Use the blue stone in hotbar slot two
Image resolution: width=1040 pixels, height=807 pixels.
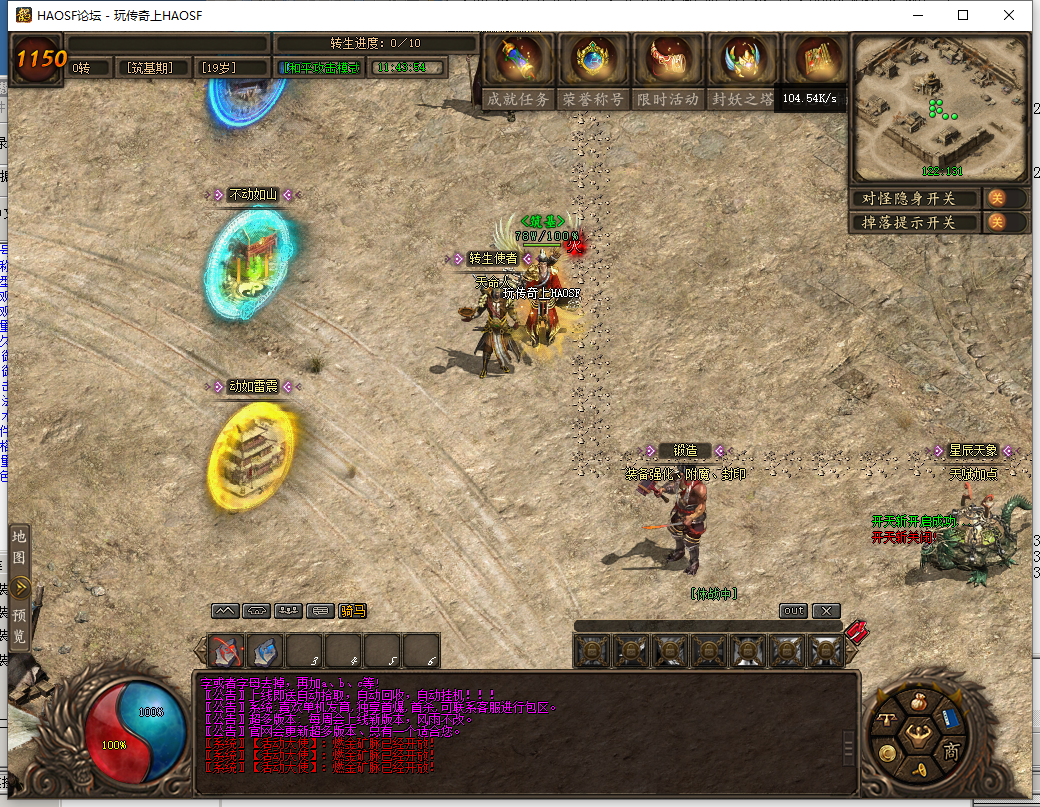[265, 651]
